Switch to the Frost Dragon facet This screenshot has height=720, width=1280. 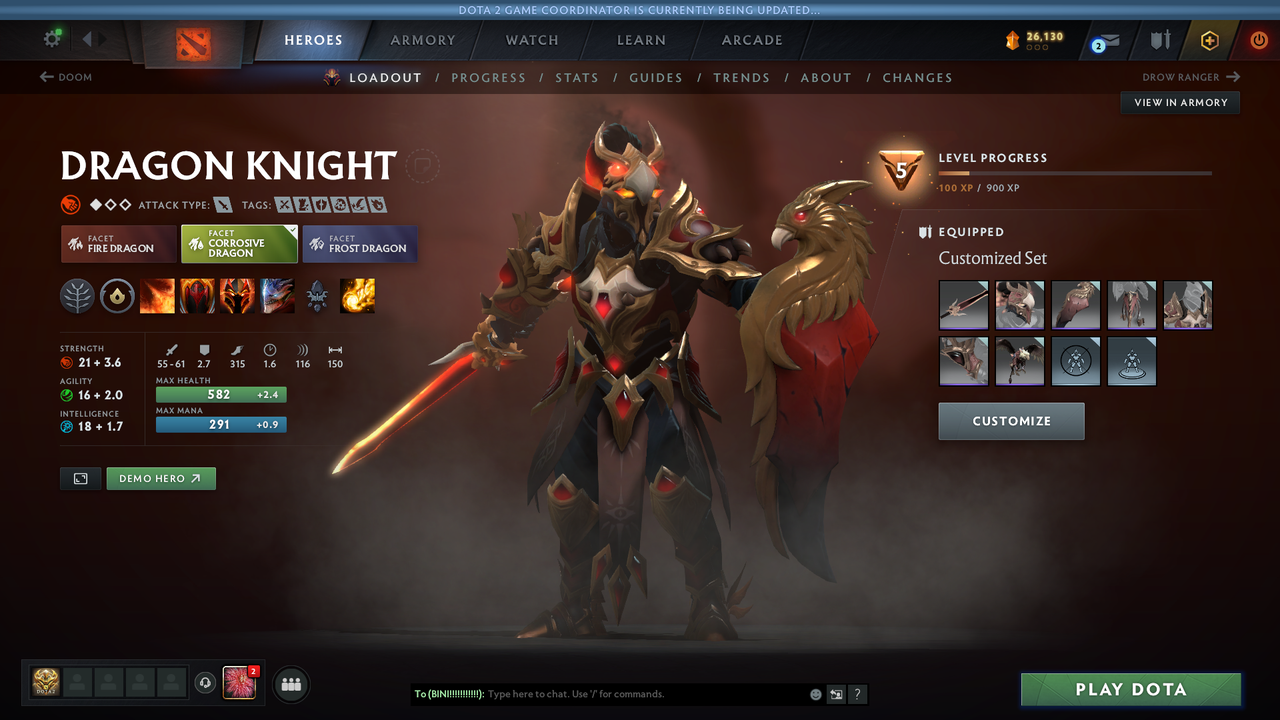pyautogui.click(x=360, y=243)
